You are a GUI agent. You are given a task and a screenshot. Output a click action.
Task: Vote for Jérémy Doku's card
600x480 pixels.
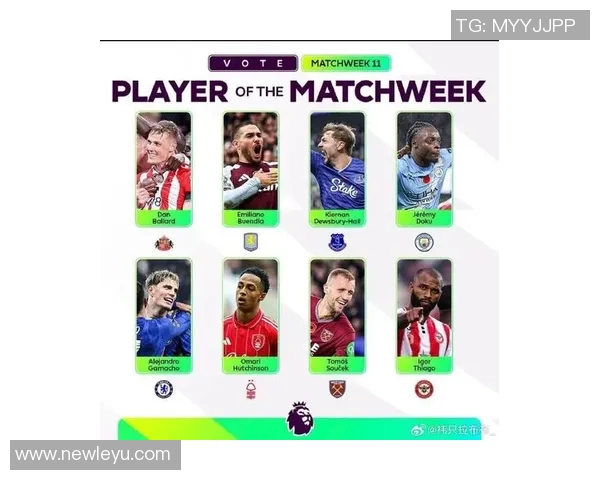coord(424,168)
